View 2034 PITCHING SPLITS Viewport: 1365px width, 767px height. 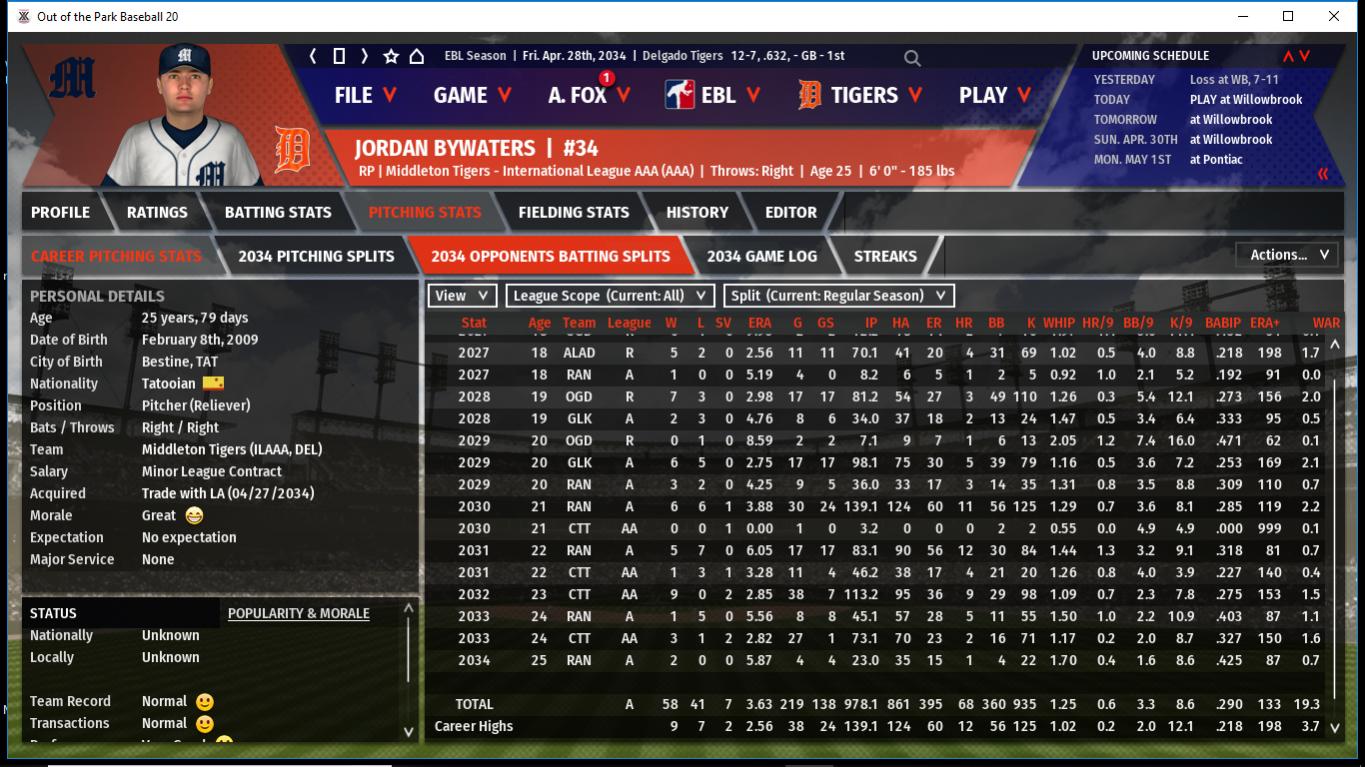316,256
